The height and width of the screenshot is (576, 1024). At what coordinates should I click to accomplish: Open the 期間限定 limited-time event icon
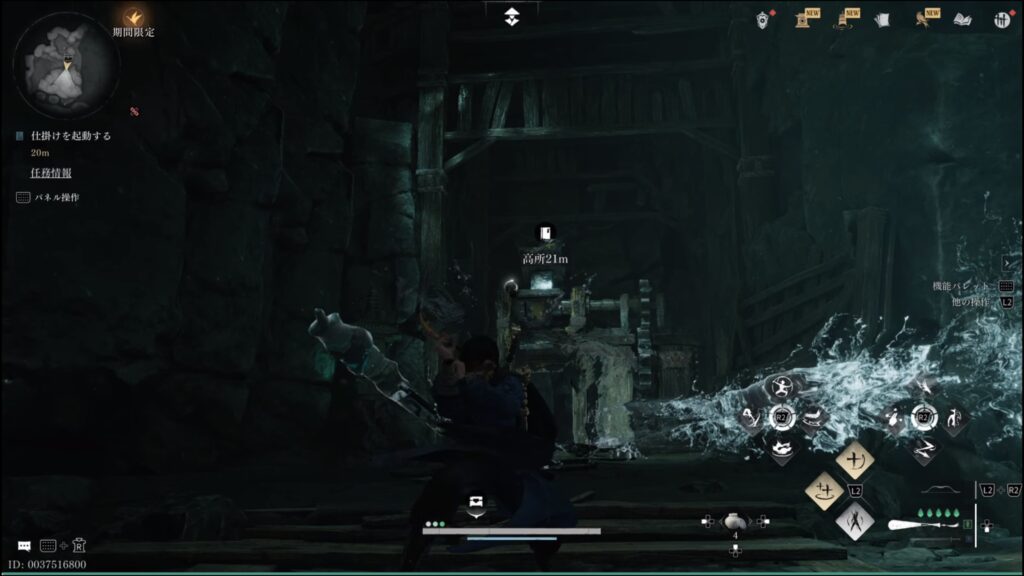[x=133, y=17]
